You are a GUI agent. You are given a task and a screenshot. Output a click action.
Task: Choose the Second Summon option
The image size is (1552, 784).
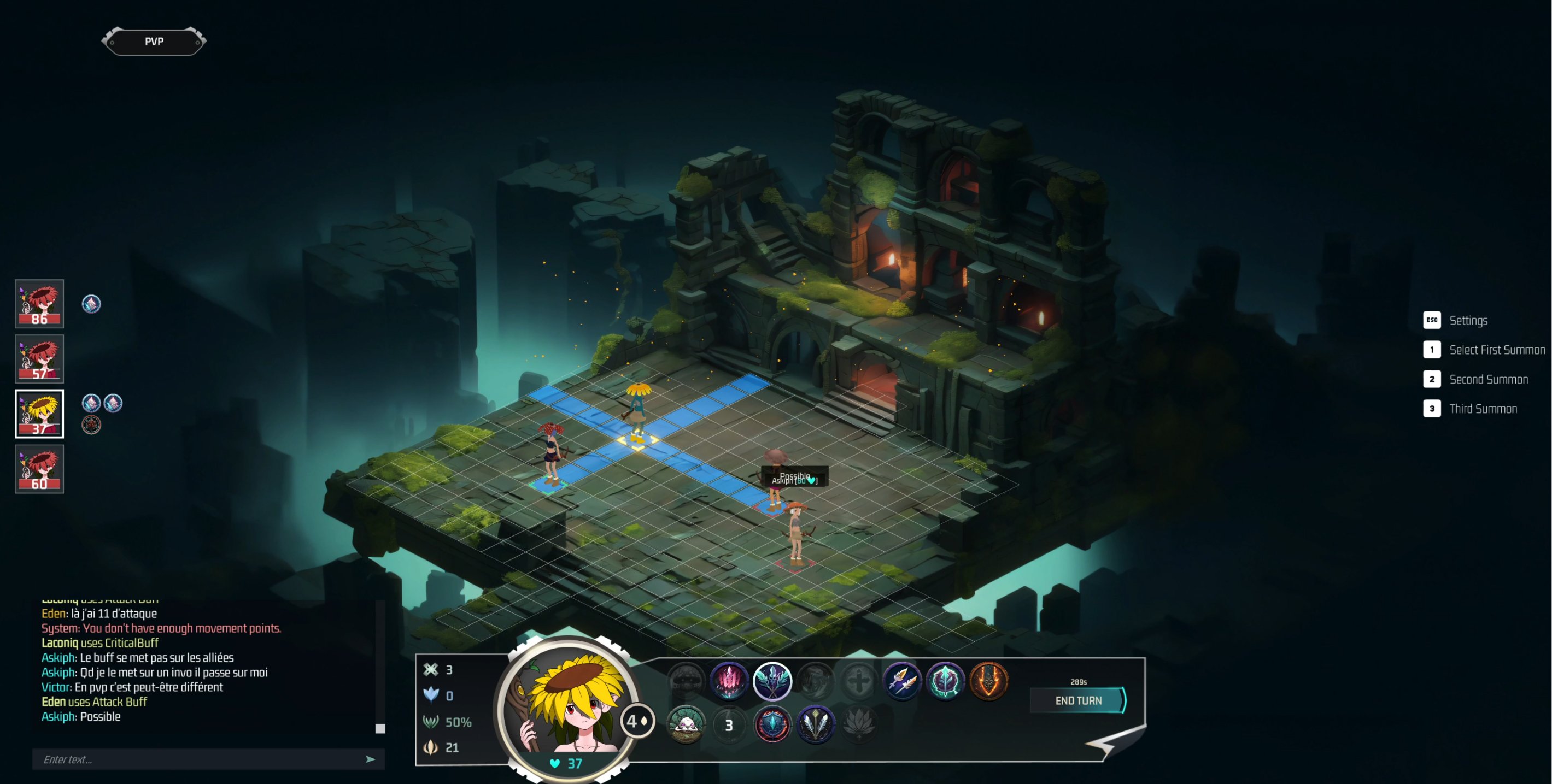[1487, 379]
